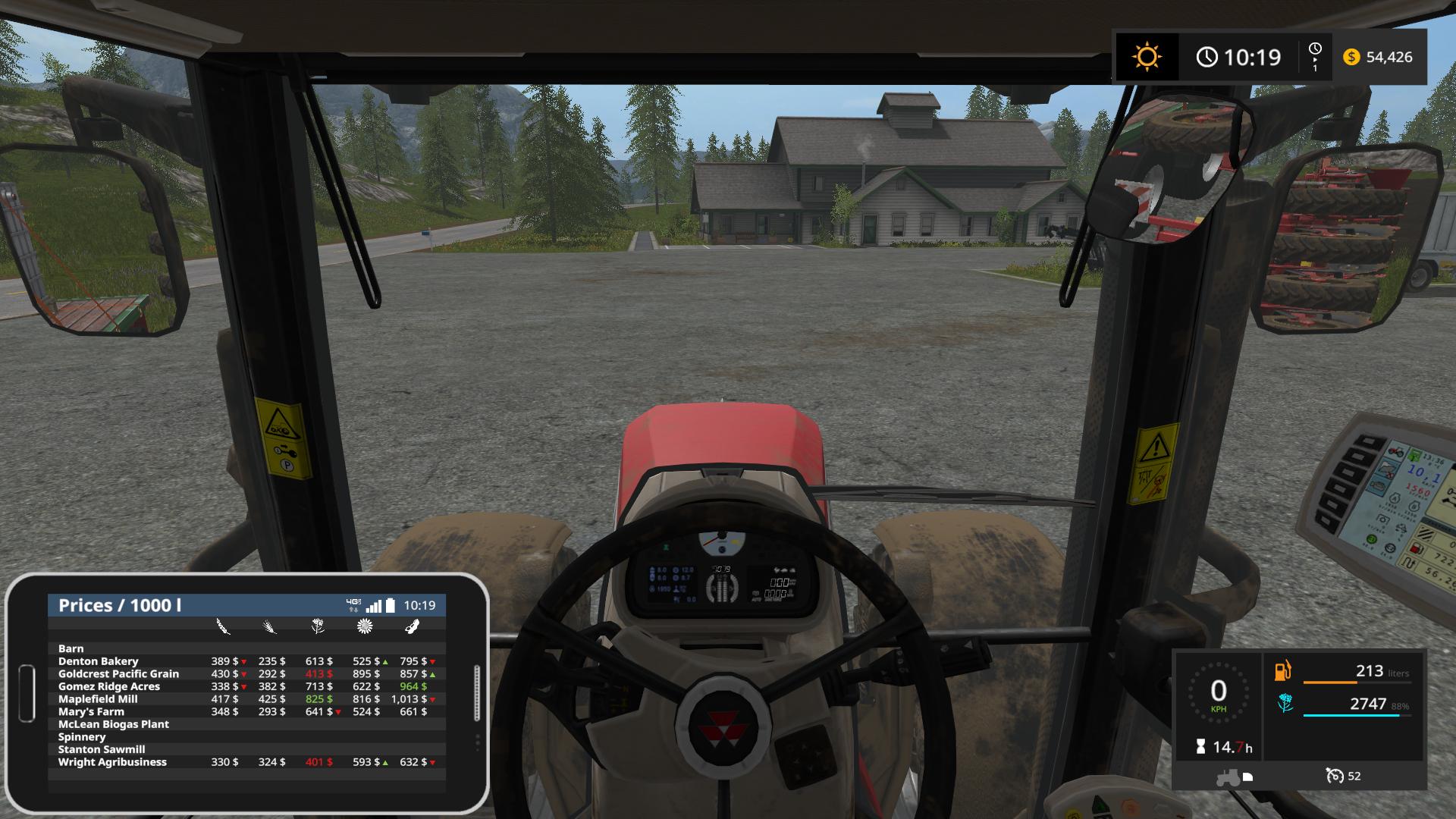Click the sunny weather icon
This screenshot has height=819, width=1456.
(1146, 57)
